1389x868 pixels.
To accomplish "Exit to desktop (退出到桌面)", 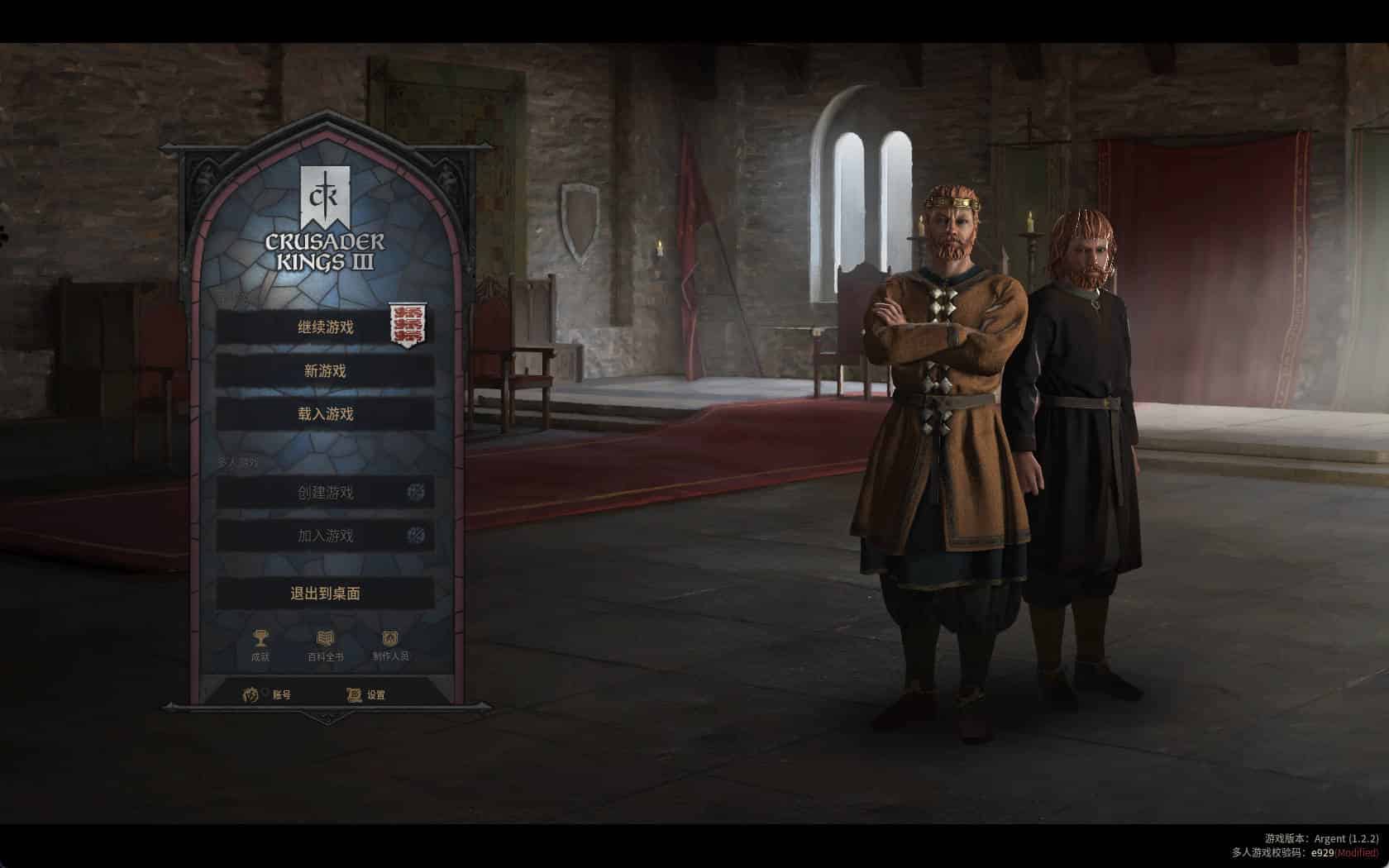I will 325,594.
